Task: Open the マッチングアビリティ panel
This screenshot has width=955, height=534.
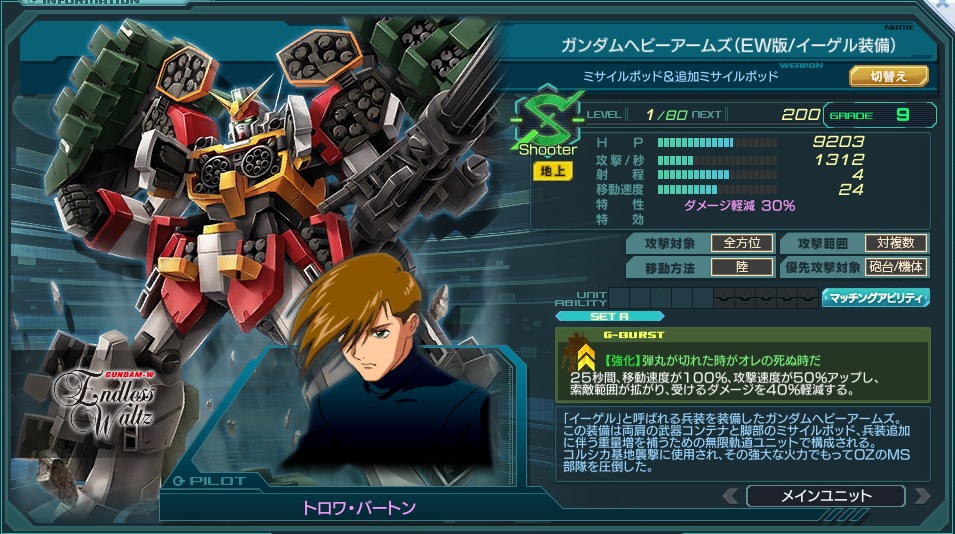Action: click(x=875, y=297)
